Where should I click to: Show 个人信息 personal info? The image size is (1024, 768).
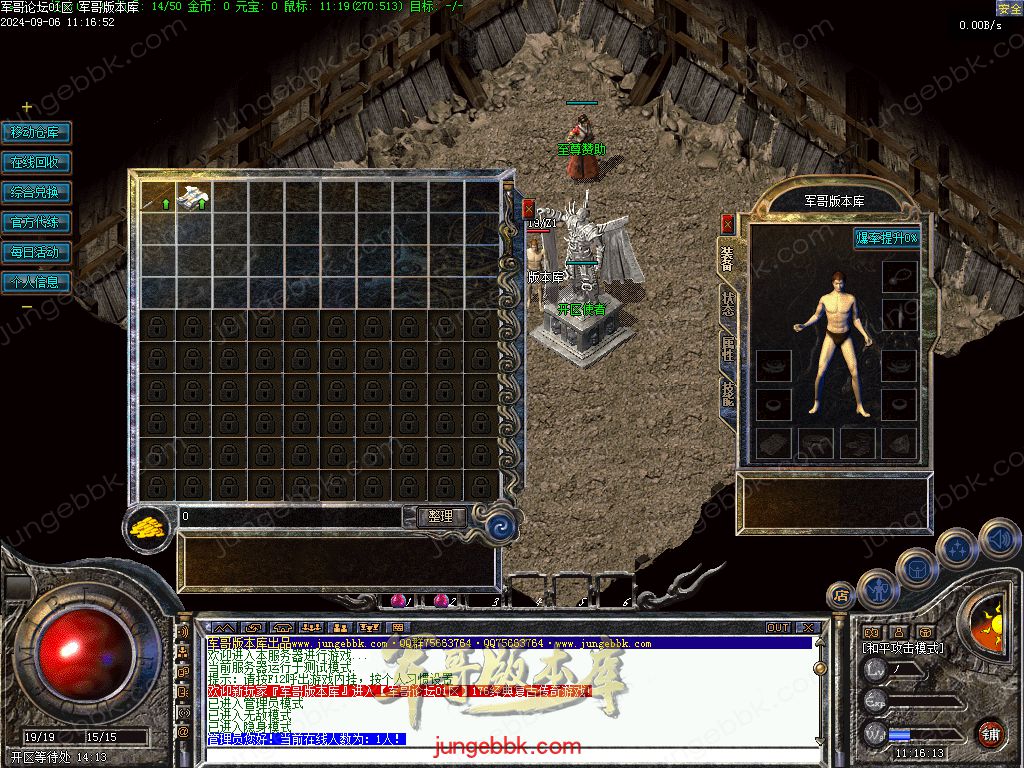point(35,282)
